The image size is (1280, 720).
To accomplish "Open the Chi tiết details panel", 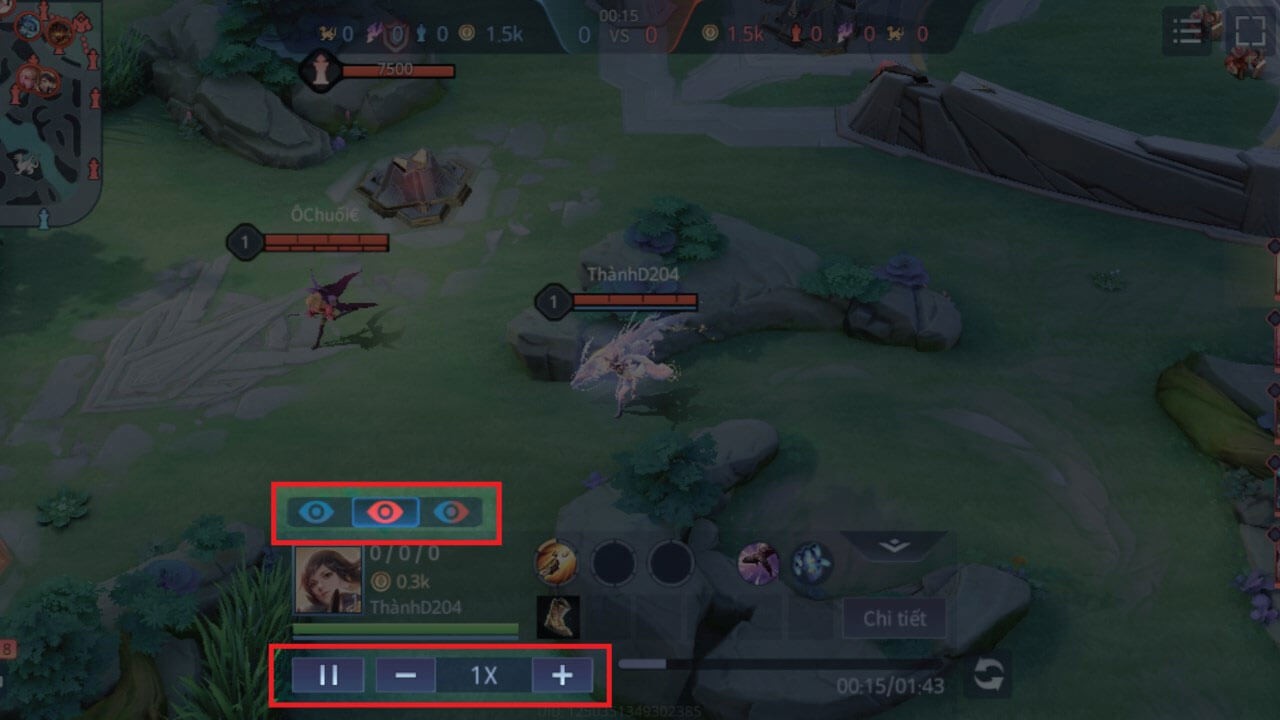I will point(894,619).
